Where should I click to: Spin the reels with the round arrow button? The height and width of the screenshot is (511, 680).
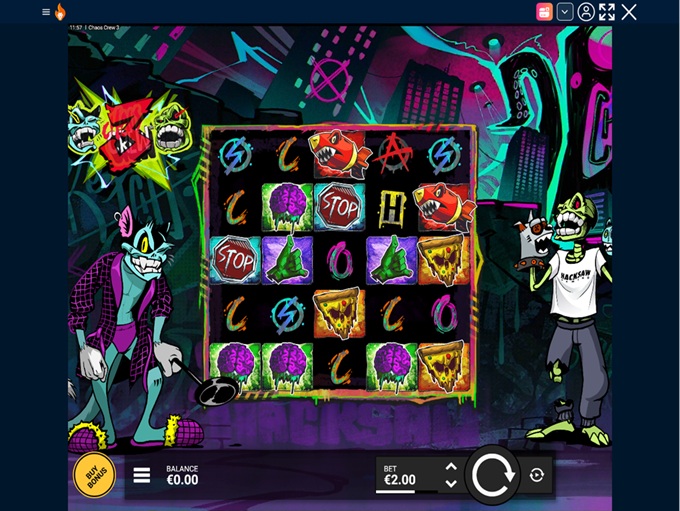pyautogui.click(x=492, y=475)
